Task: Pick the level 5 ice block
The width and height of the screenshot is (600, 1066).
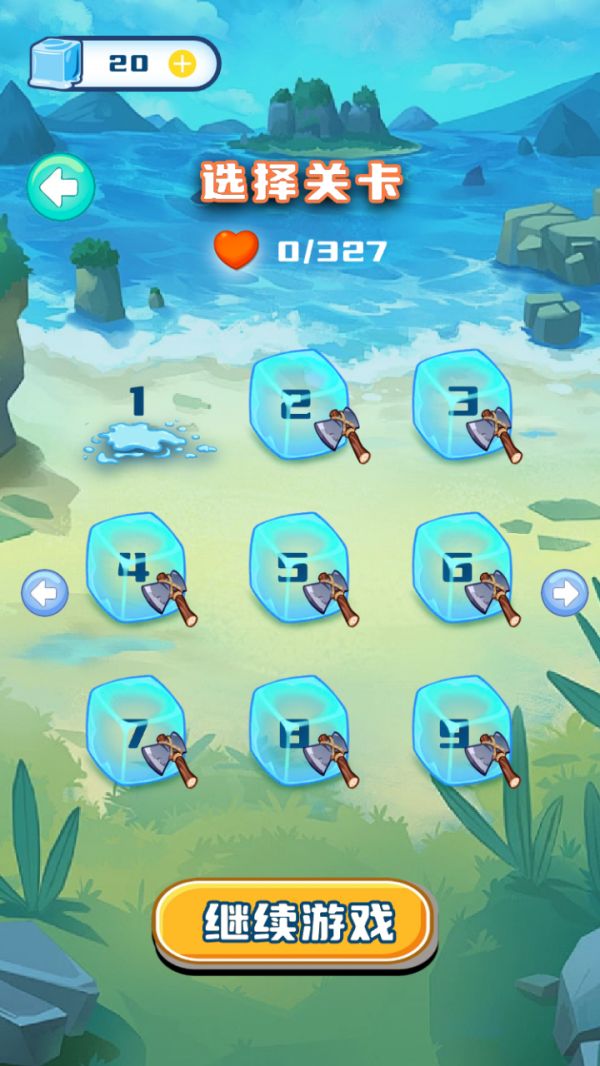Action: [298, 570]
